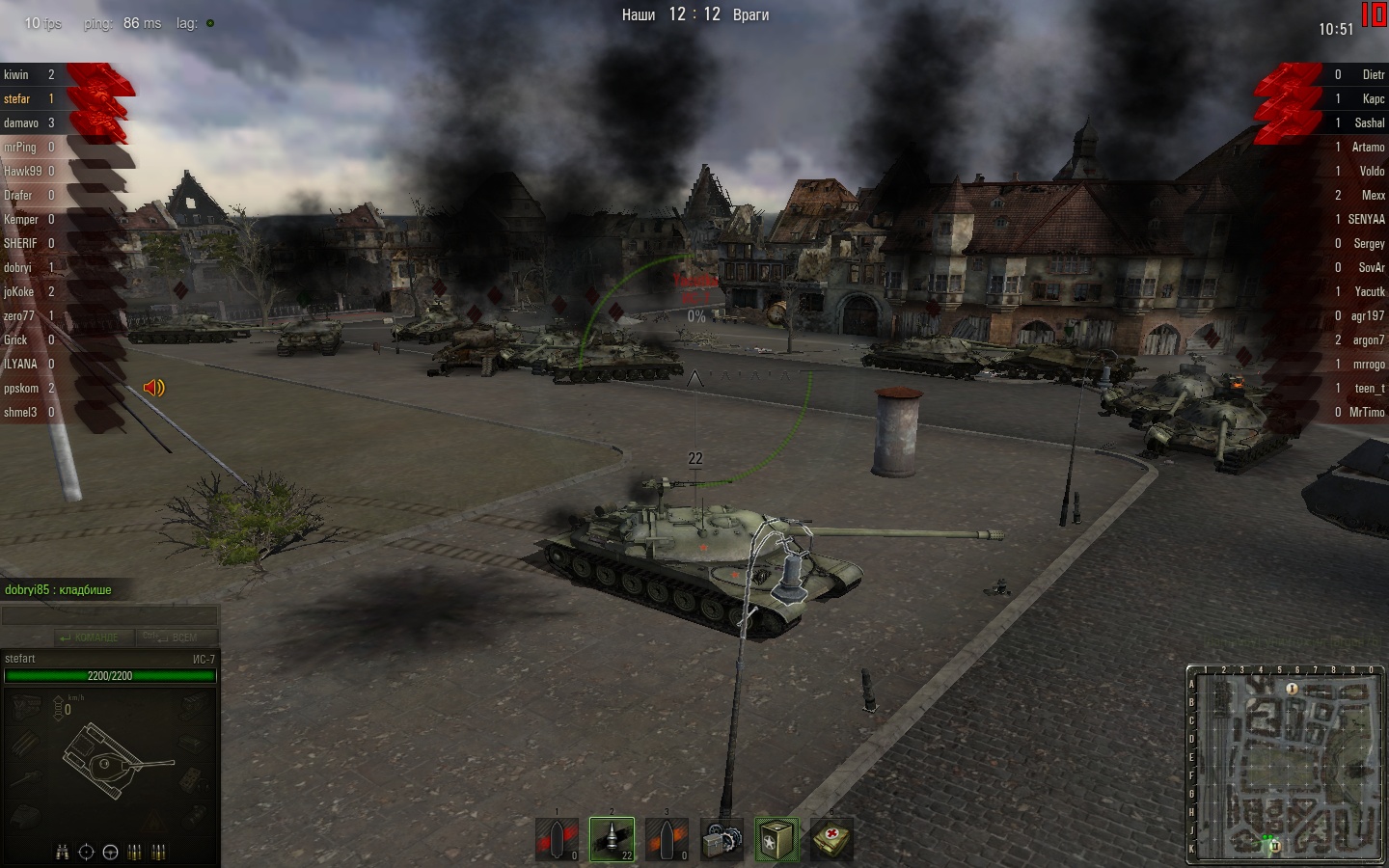
Task: Click the binoculars crew icon in damage panel
Action: tap(63, 852)
